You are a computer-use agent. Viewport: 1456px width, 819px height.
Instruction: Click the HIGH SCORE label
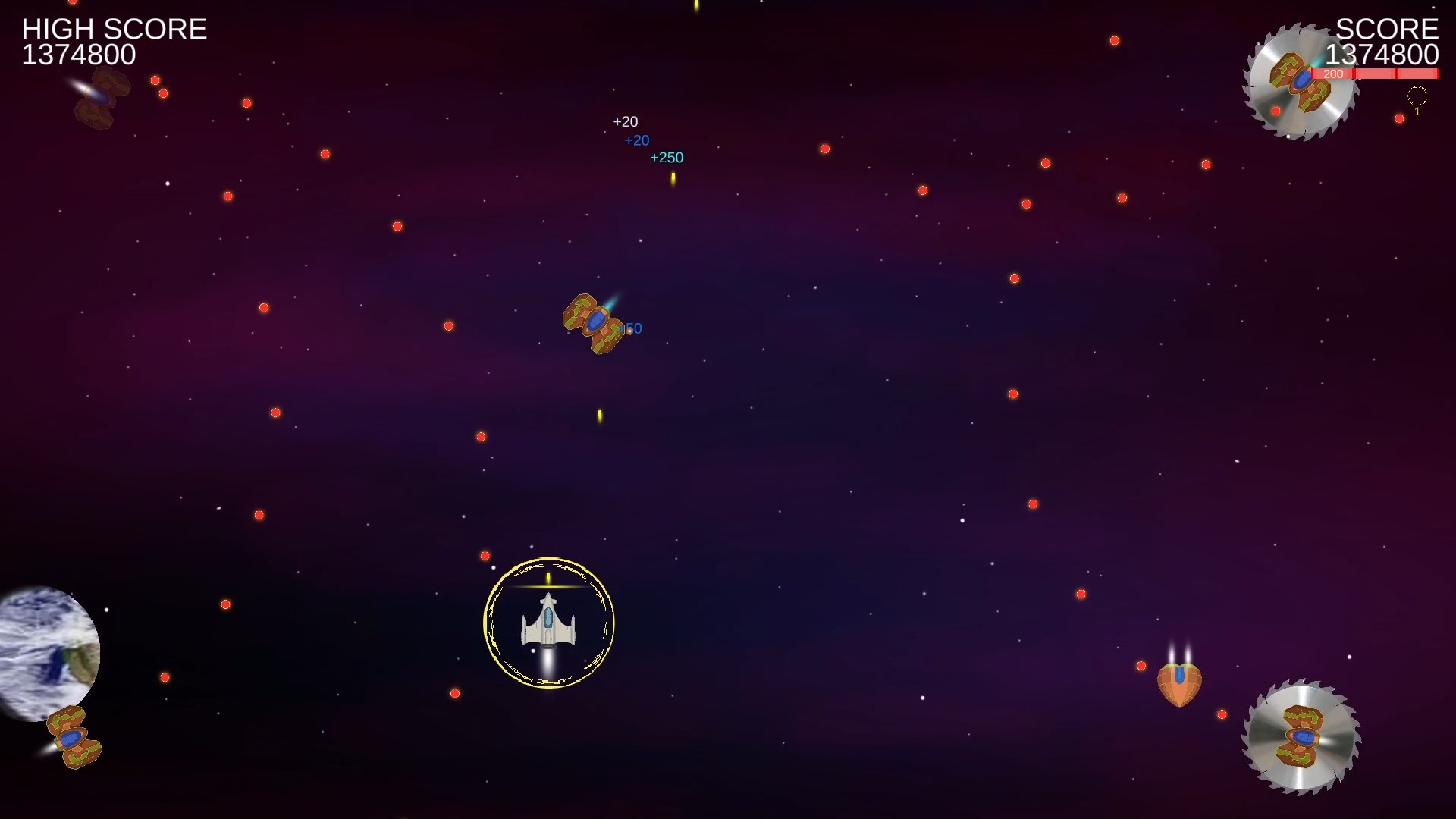115,29
